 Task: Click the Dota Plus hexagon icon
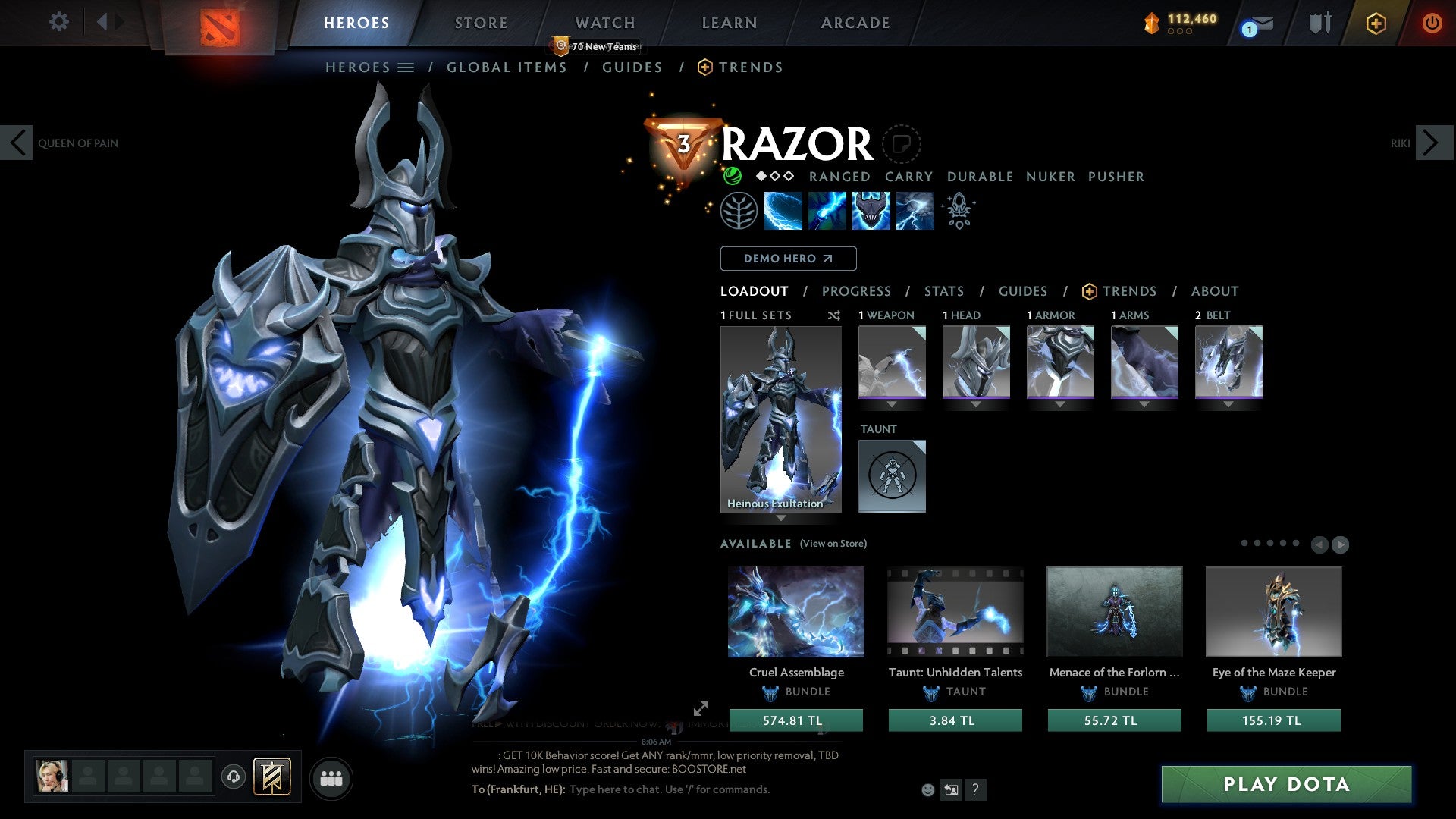coord(1376,23)
